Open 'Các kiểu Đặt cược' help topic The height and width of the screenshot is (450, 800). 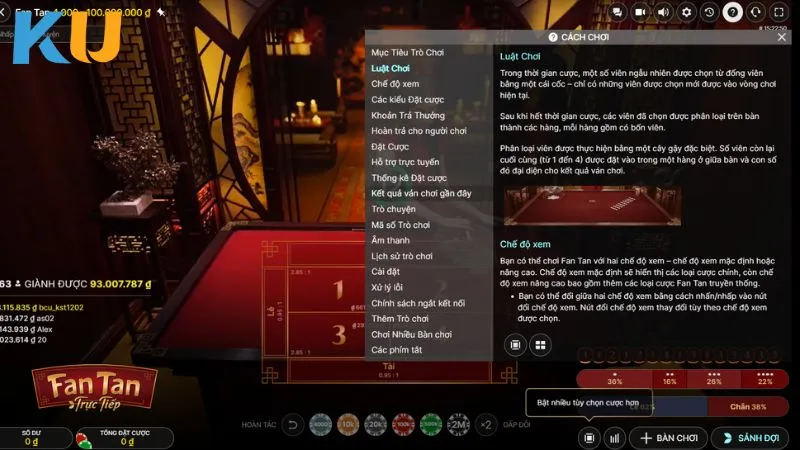tap(407, 100)
